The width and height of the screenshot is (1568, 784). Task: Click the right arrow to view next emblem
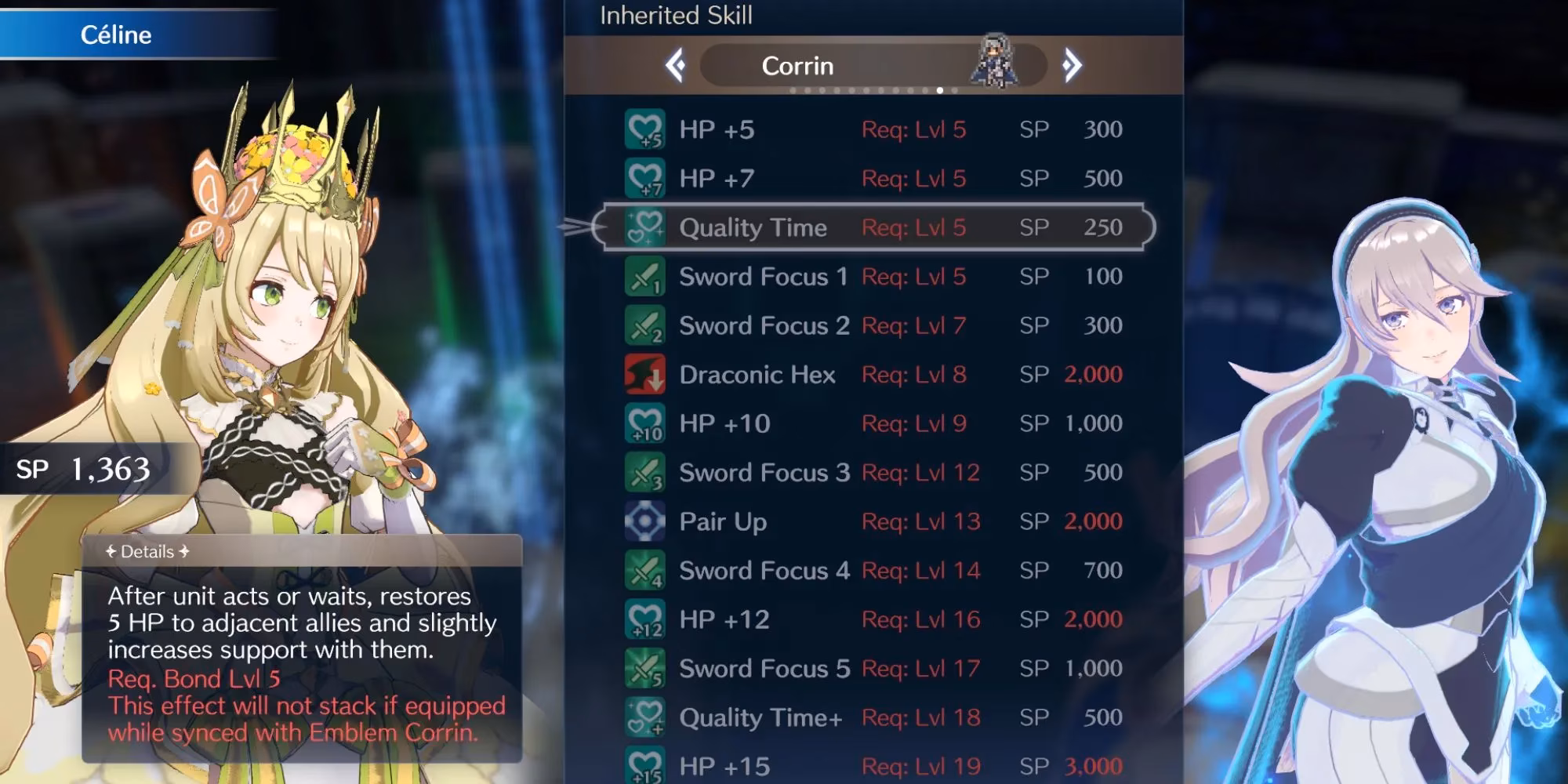(x=1072, y=66)
